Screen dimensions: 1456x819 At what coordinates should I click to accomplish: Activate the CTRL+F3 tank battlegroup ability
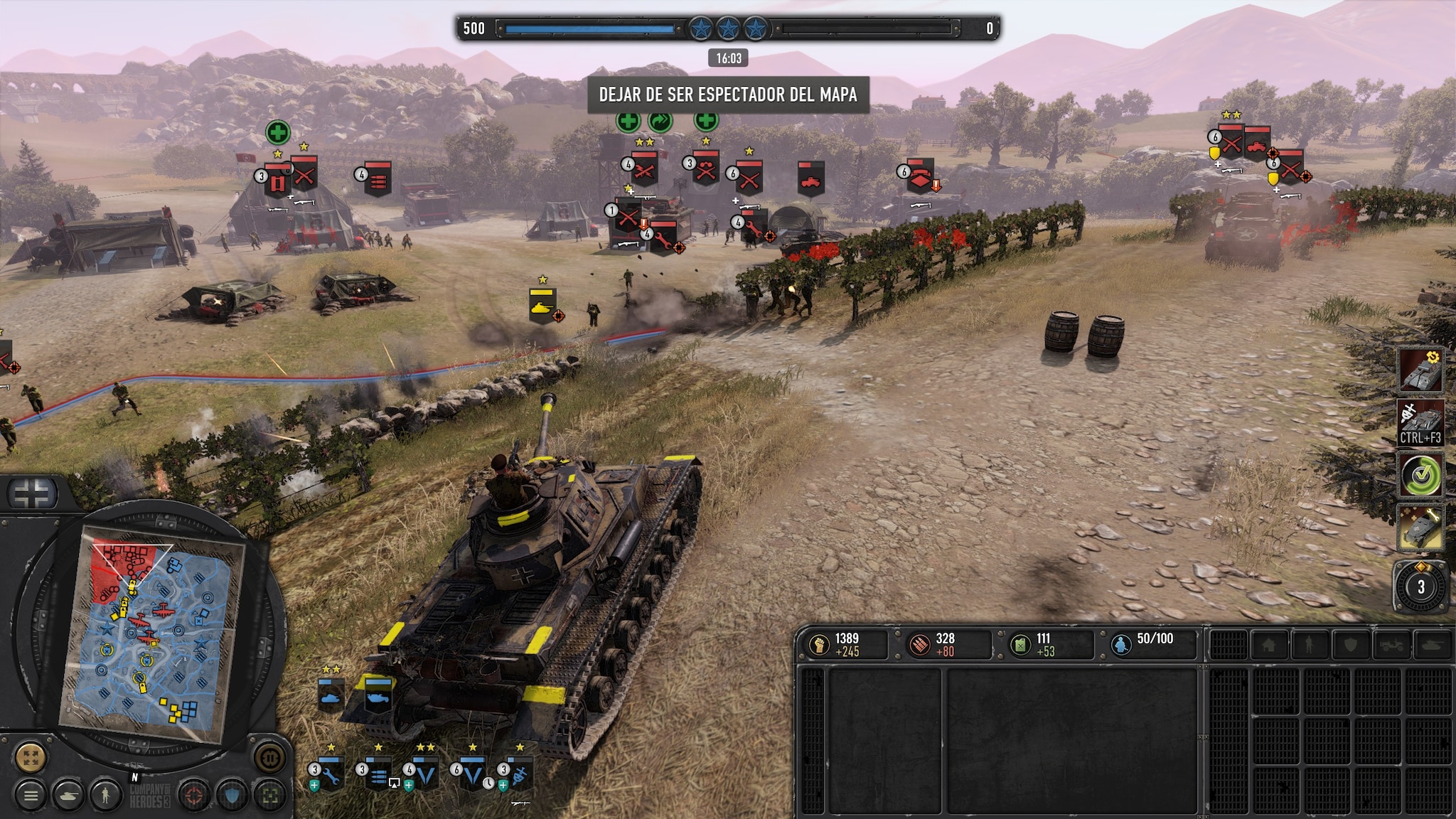pyautogui.click(x=1420, y=423)
